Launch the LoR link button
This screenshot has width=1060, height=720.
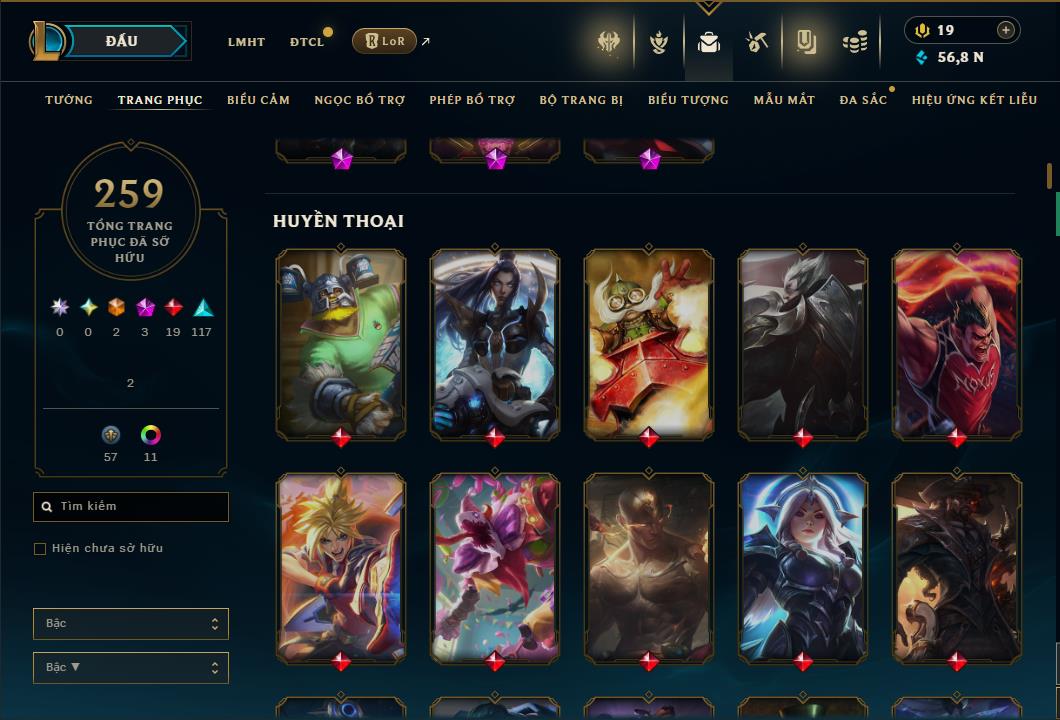click(x=384, y=41)
